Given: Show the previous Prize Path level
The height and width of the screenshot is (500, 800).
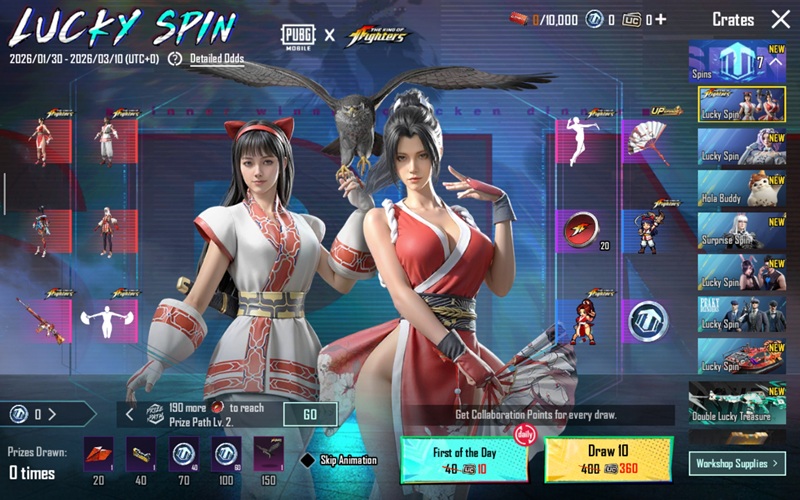Looking at the screenshot, I should pos(129,414).
